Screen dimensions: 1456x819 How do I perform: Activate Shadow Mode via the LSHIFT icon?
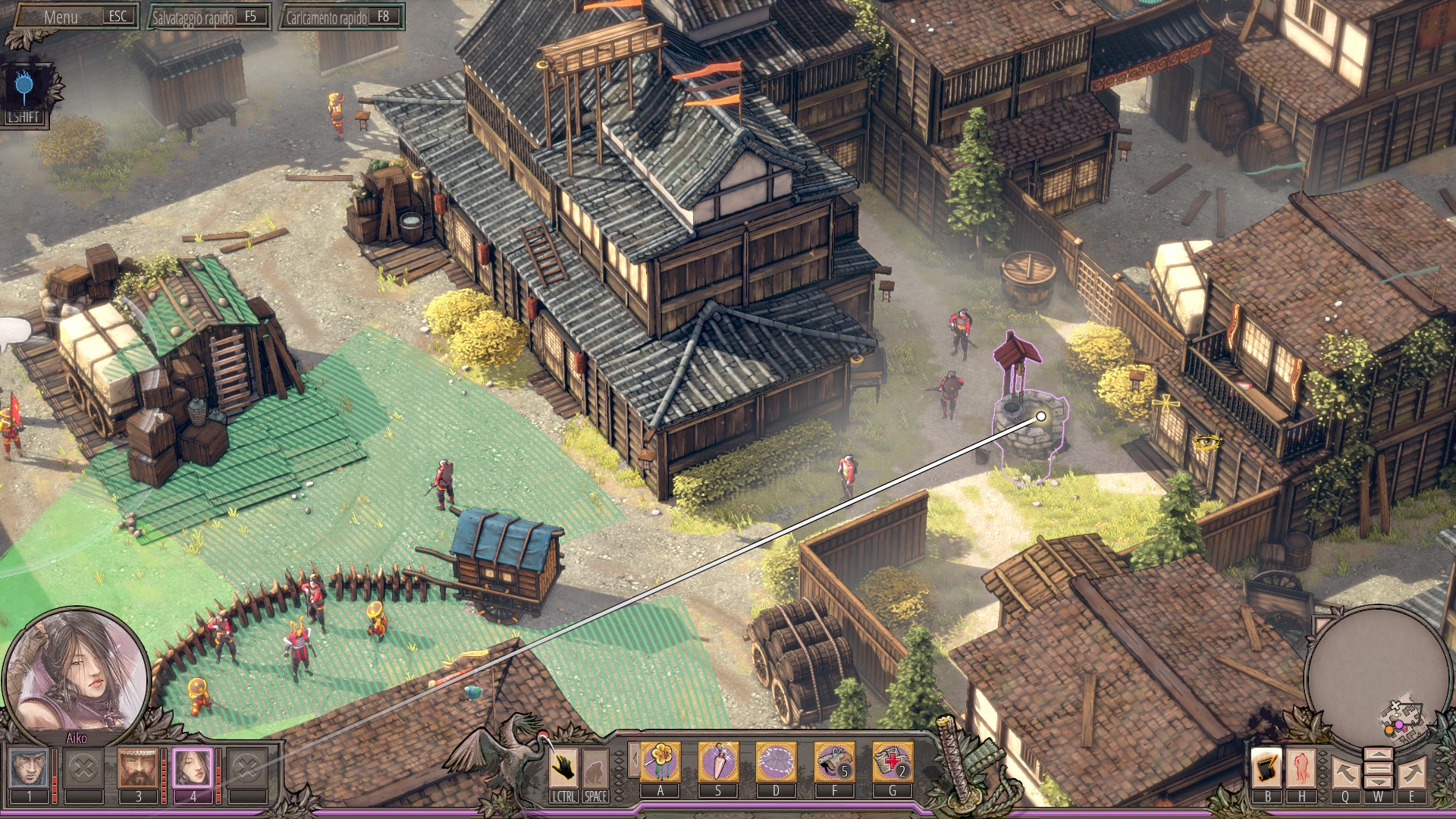click(24, 83)
